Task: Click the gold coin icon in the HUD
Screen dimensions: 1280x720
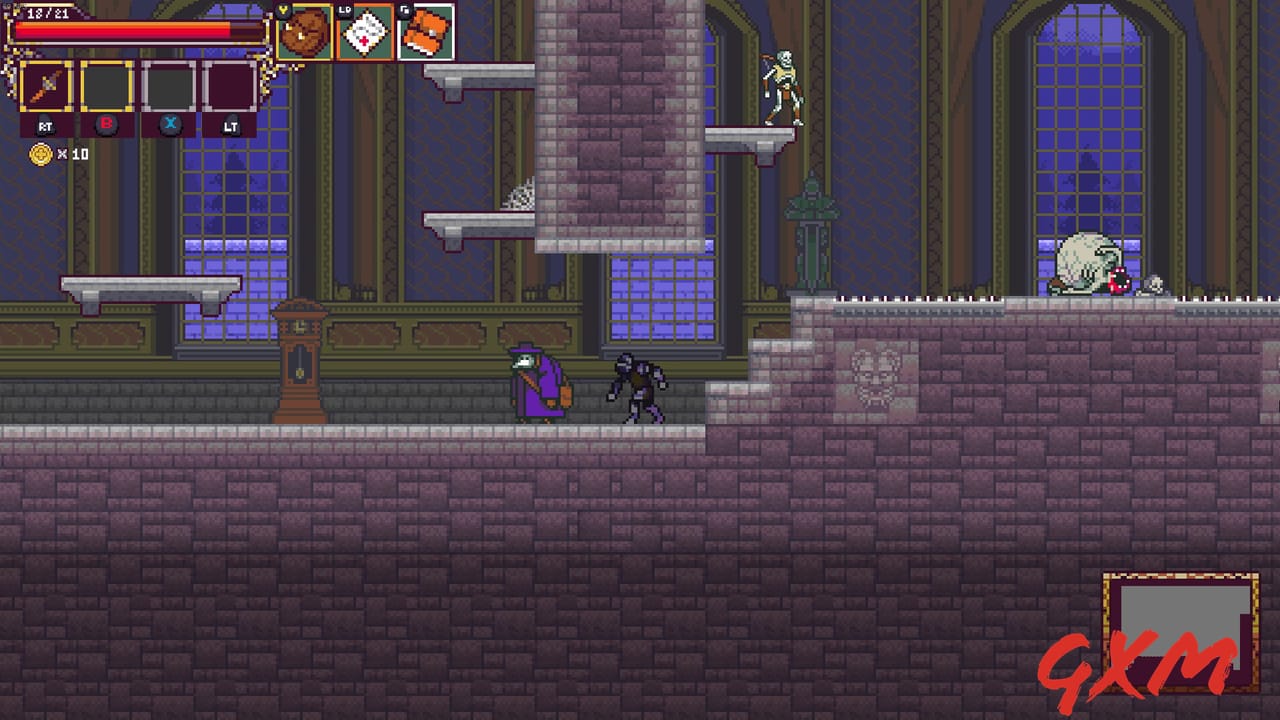Action: coord(40,153)
